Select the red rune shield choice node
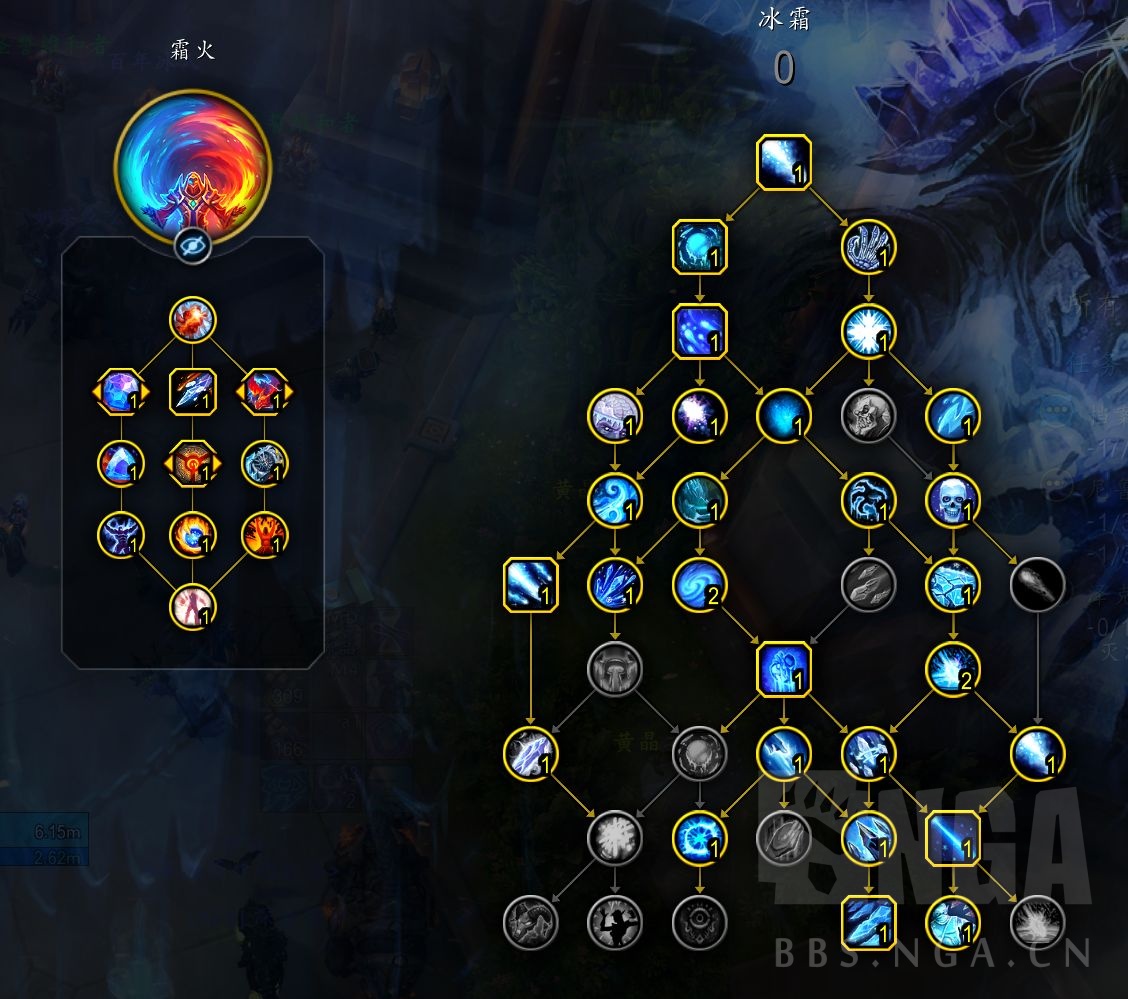The height and width of the screenshot is (999, 1128). pyautogui.click(x=193, y=463)
